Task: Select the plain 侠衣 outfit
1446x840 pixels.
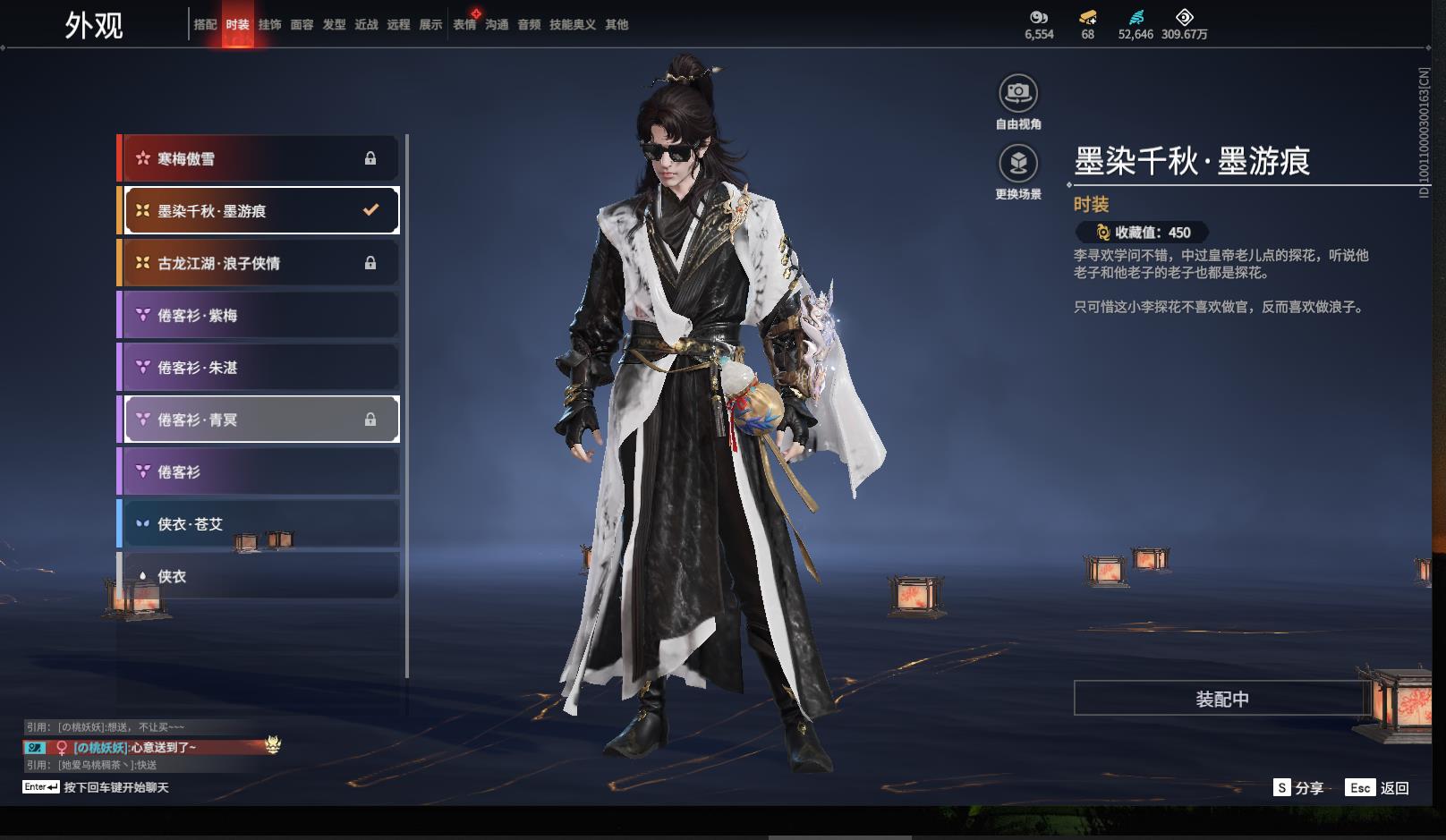Action: click(259, 576)
